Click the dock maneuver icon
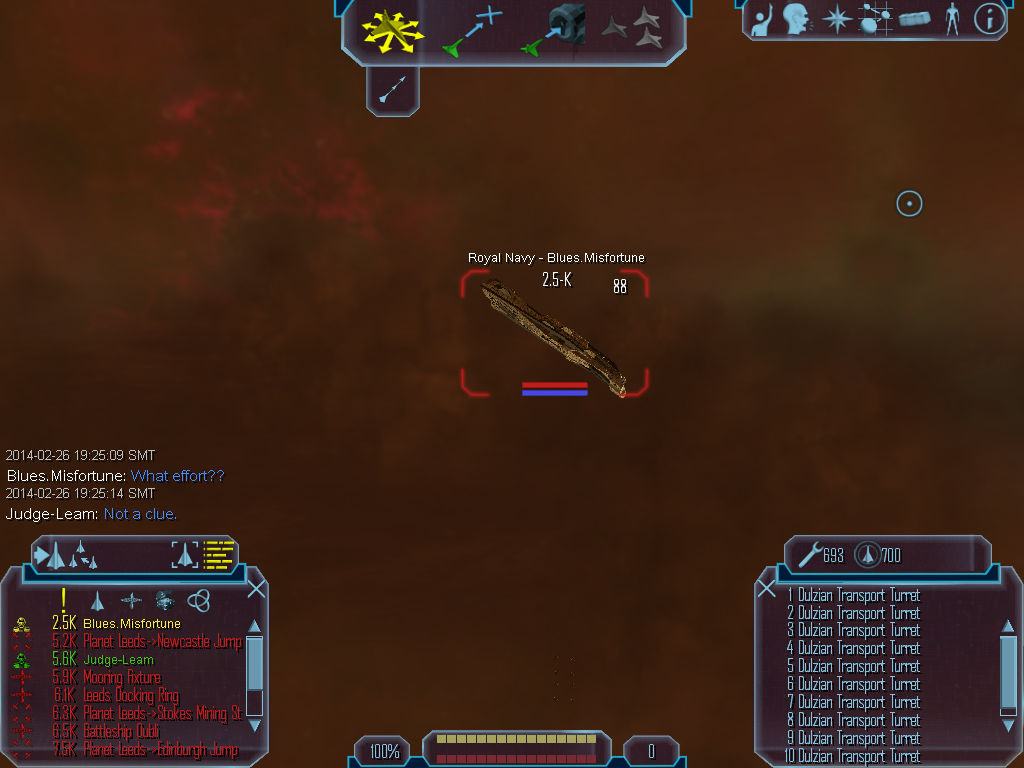Image resolution: width=1024 pixels, height=768 pixels. pos(551,29)
